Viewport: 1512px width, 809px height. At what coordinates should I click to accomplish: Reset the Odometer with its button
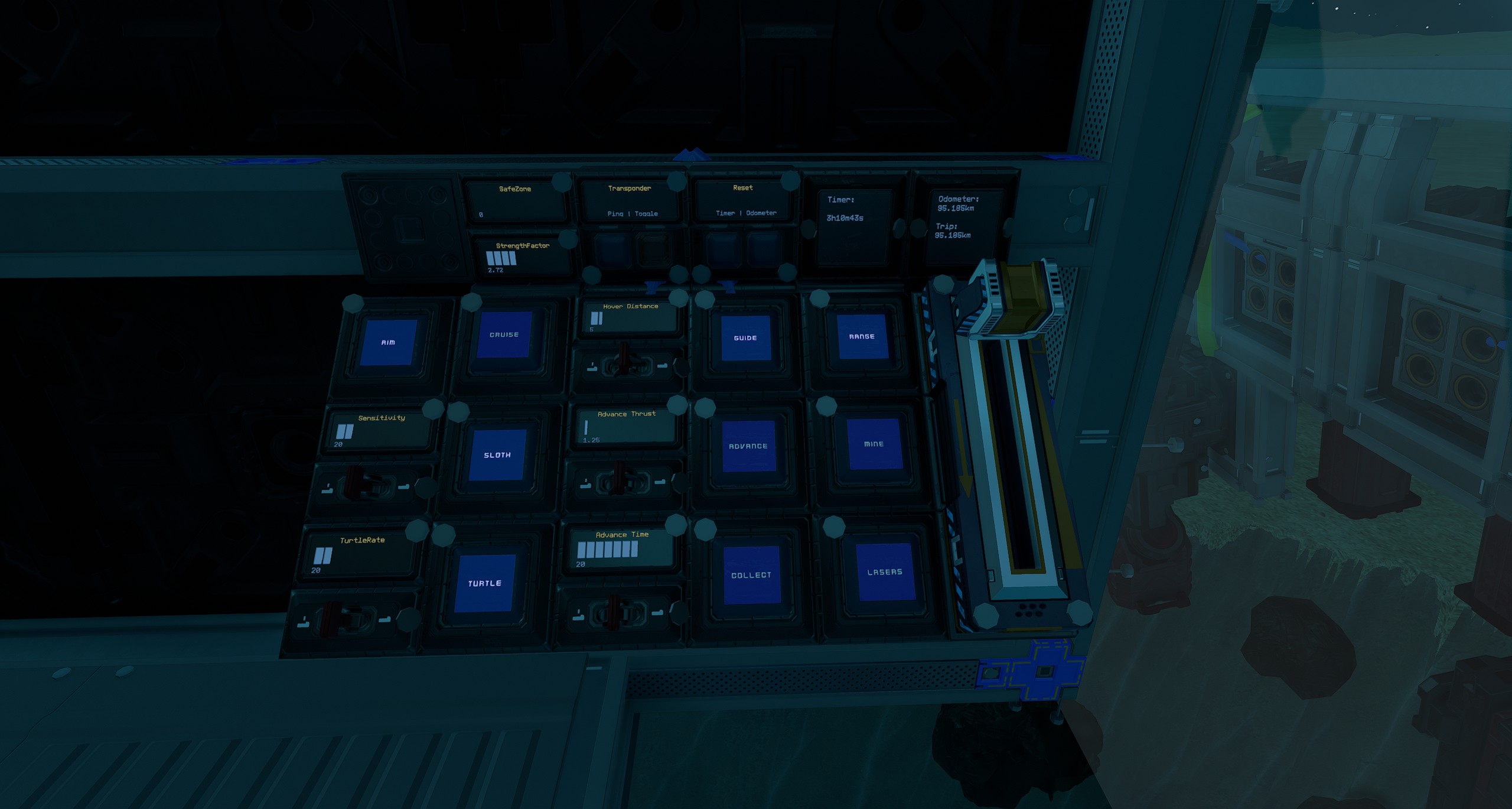764,248
